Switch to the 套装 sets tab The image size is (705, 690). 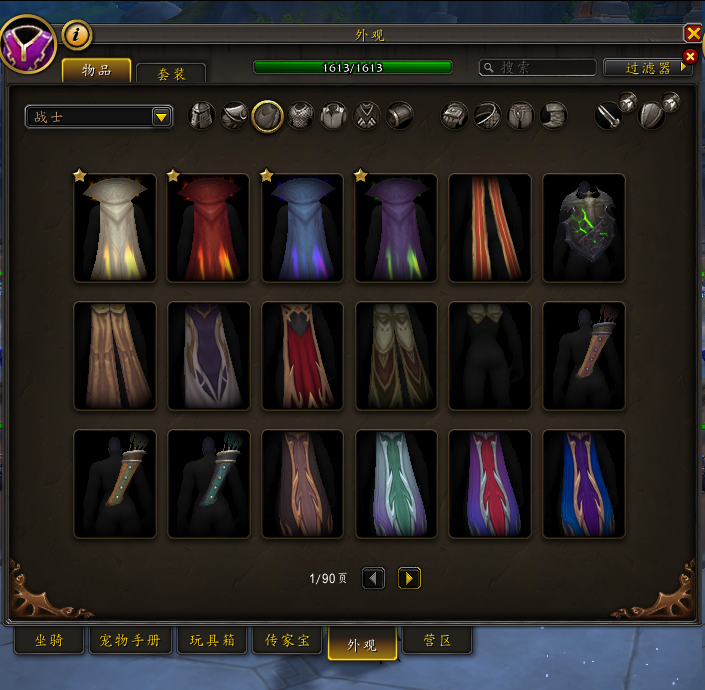[x=170, y=74]
